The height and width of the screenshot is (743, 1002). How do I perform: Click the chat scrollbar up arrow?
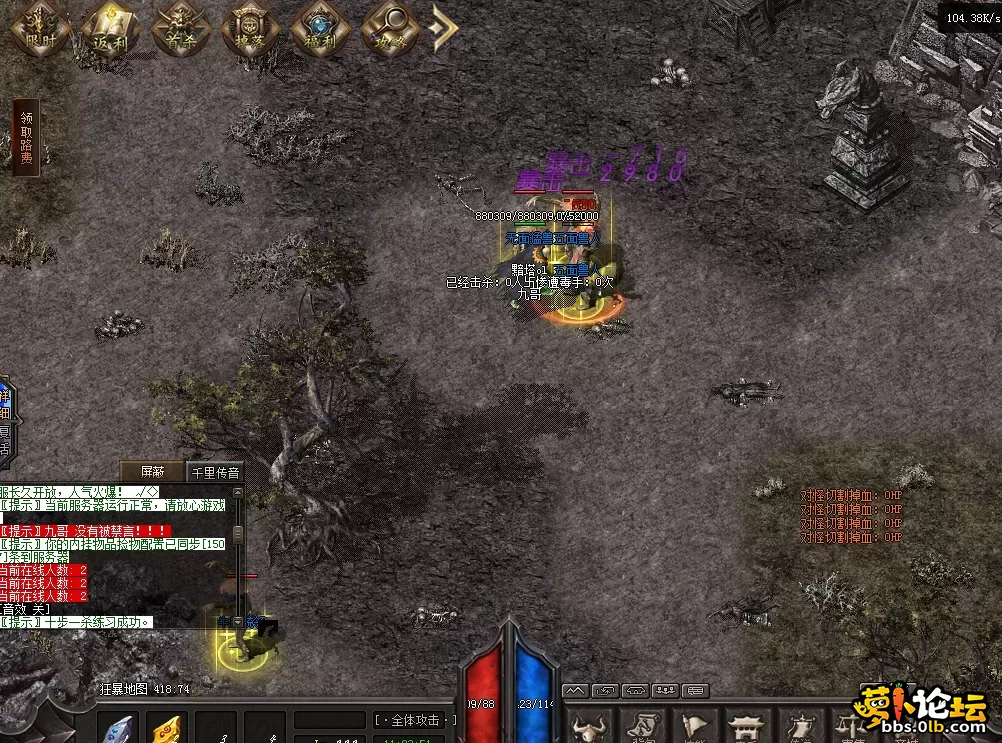point(237,491)
